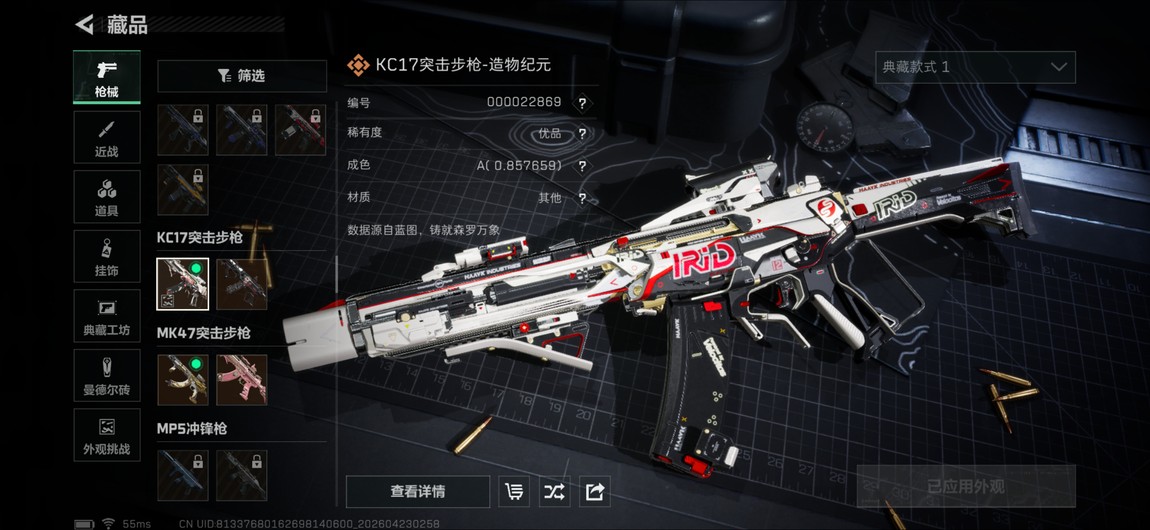The width and height of the screenshot is (1150, 530).
Task: Switch to the 近战 melee tab
Action: 107,137
